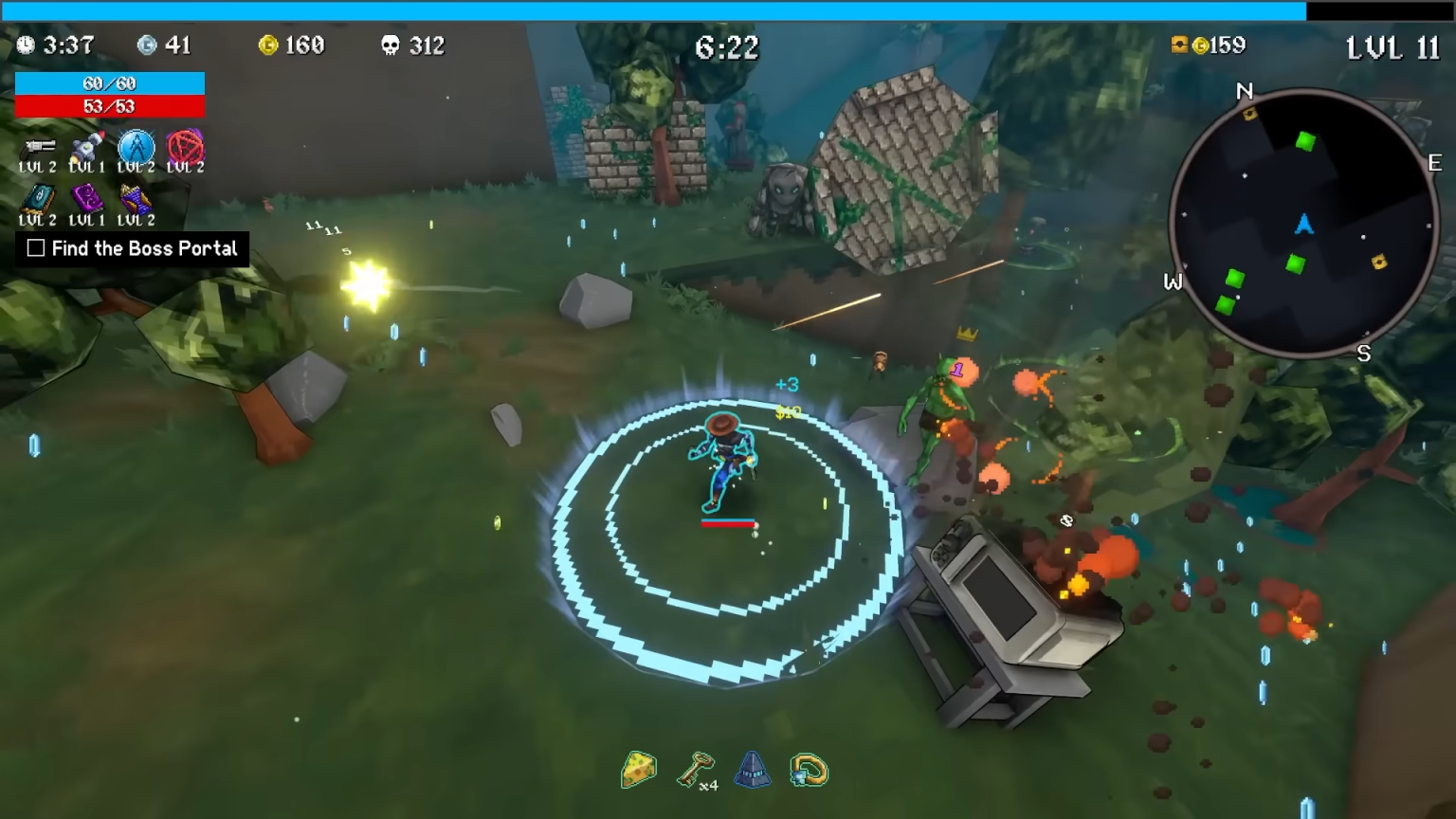
Task: Click the golden ring item icon
Action: pyautogui.click(x=807, y=771)
